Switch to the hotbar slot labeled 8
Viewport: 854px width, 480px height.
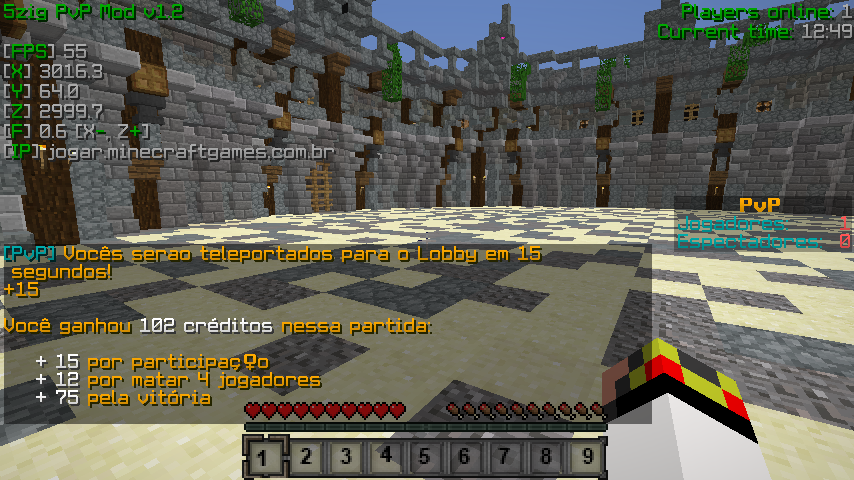[x=546, y=458]
